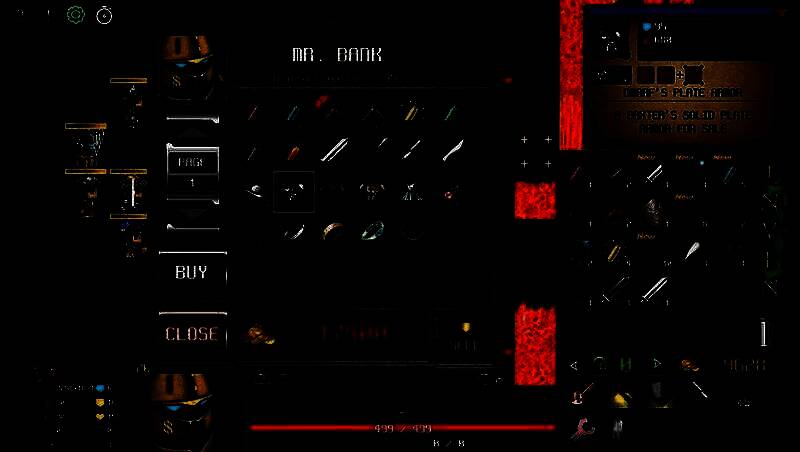Image resolution: width=800 pixels, height=452 pixels.
Task: Click the pink wrench tool icon
Action: pos(581,428)
